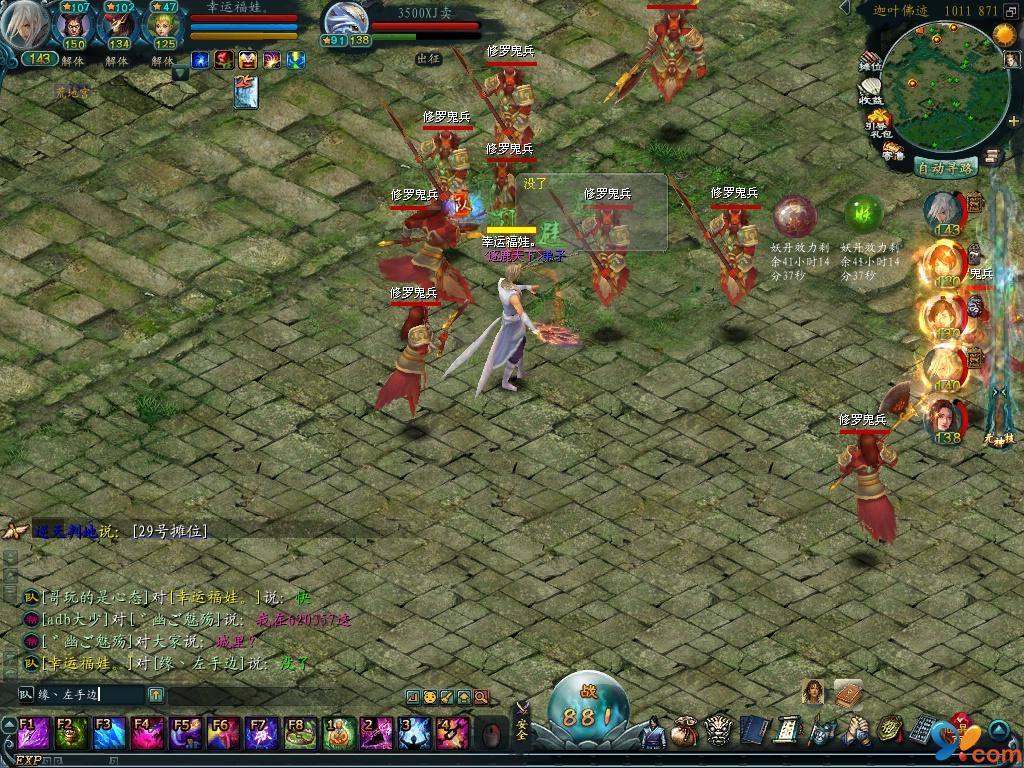Open the 摊位 stall icon beside minimap
Viewport: 1024px width, 768px height.
tap(870, 62)
